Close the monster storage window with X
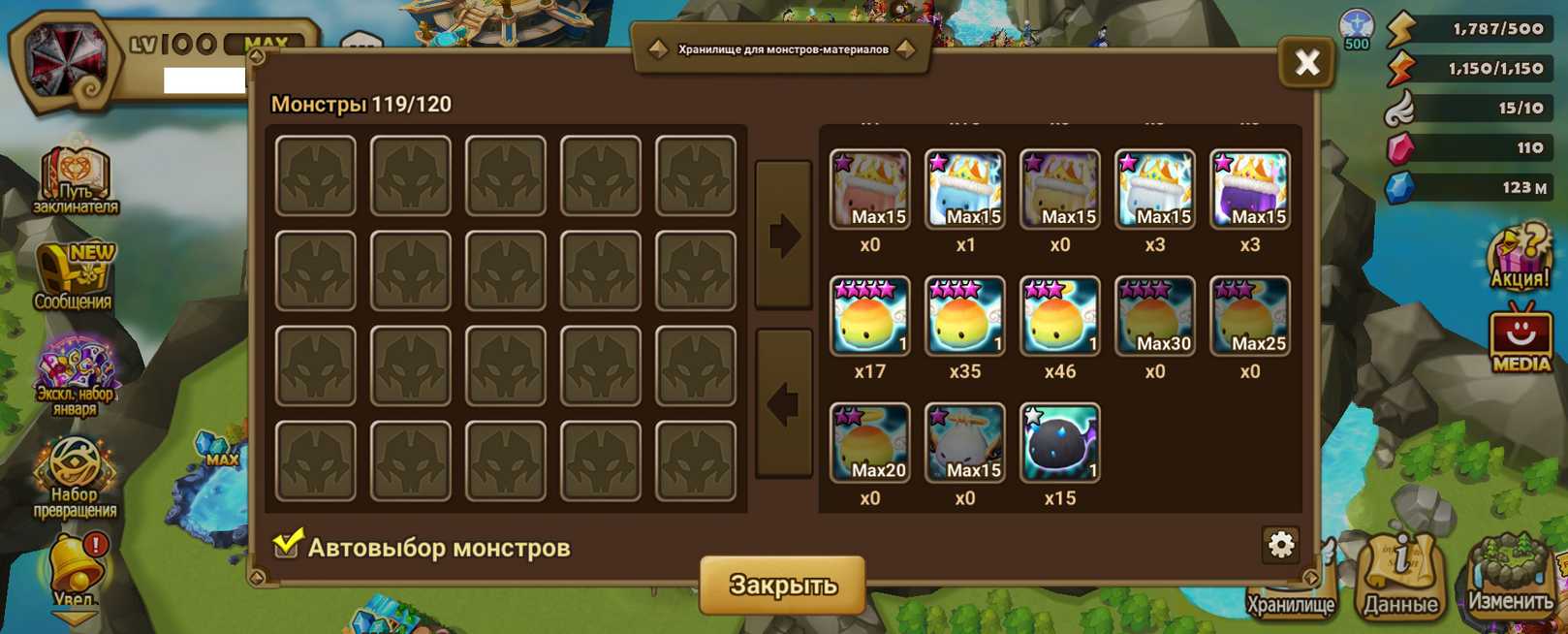 [x=1306, y=64]
